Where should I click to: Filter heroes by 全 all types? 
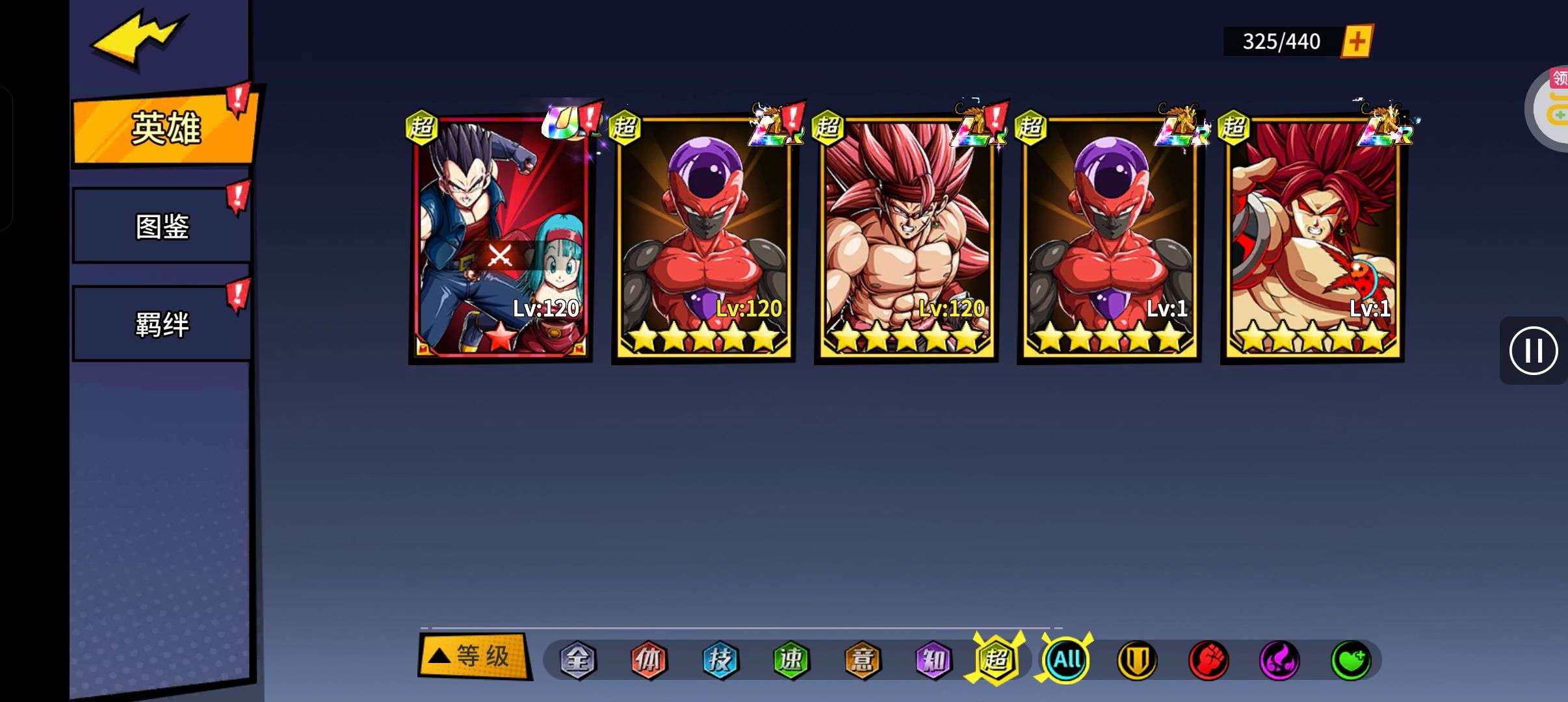pyautogui.click(x=577, y=660)
